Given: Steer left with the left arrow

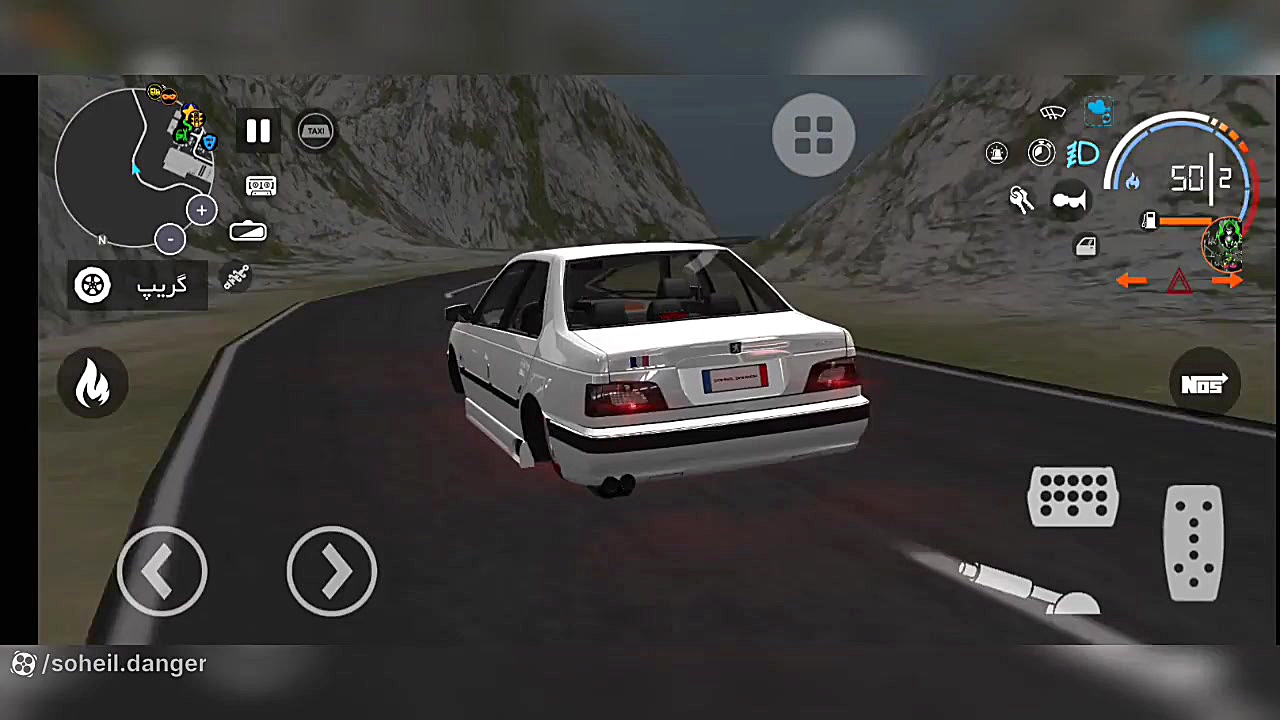Looking at the screenshot, I should [162, 571].
